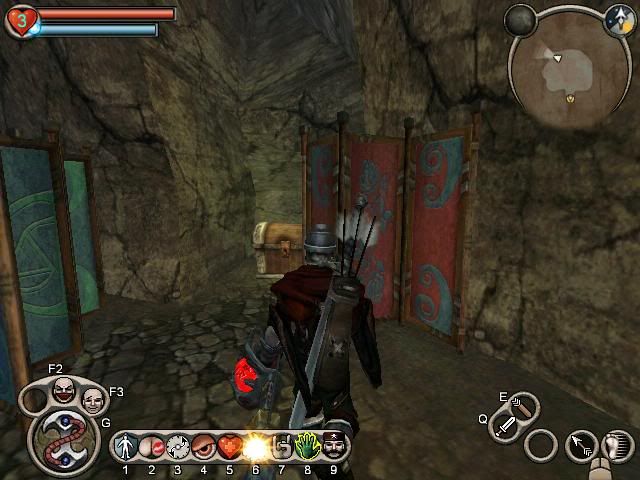
Task: Click the gold exit marker on the minimap
Action: 571,99
